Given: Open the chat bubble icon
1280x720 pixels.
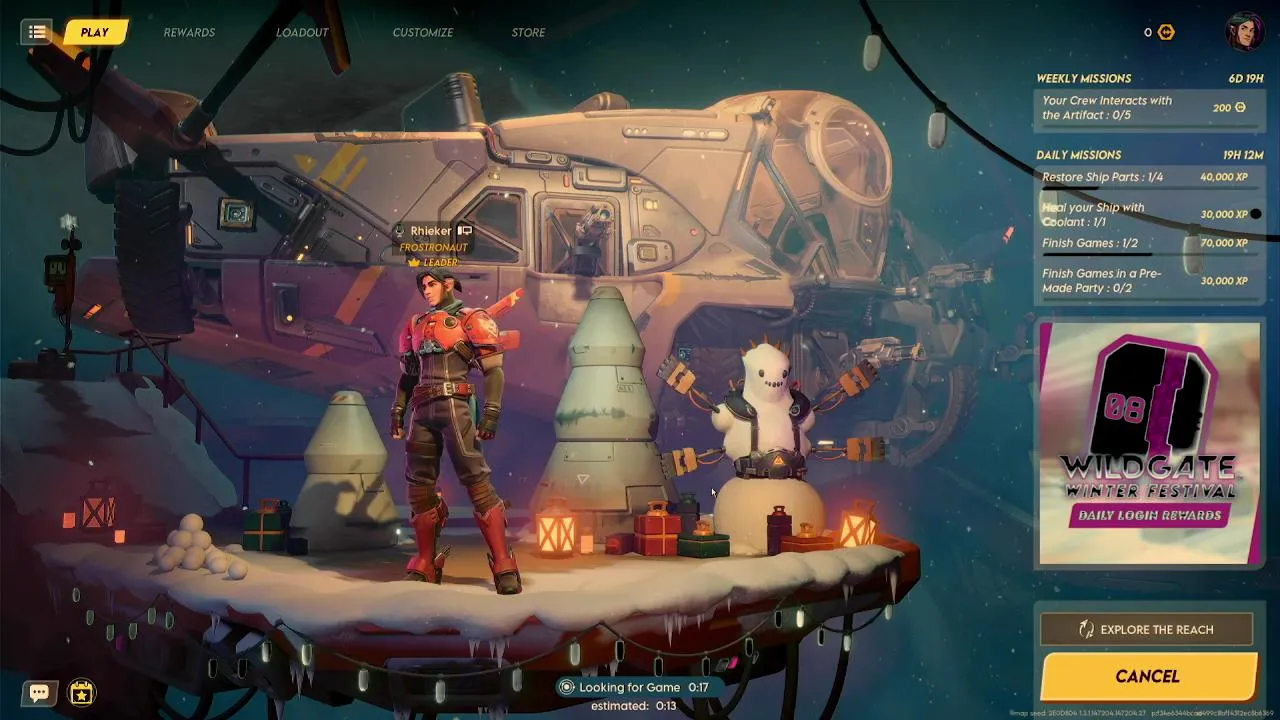Looking at the screenshot, I should coord(40,692).
